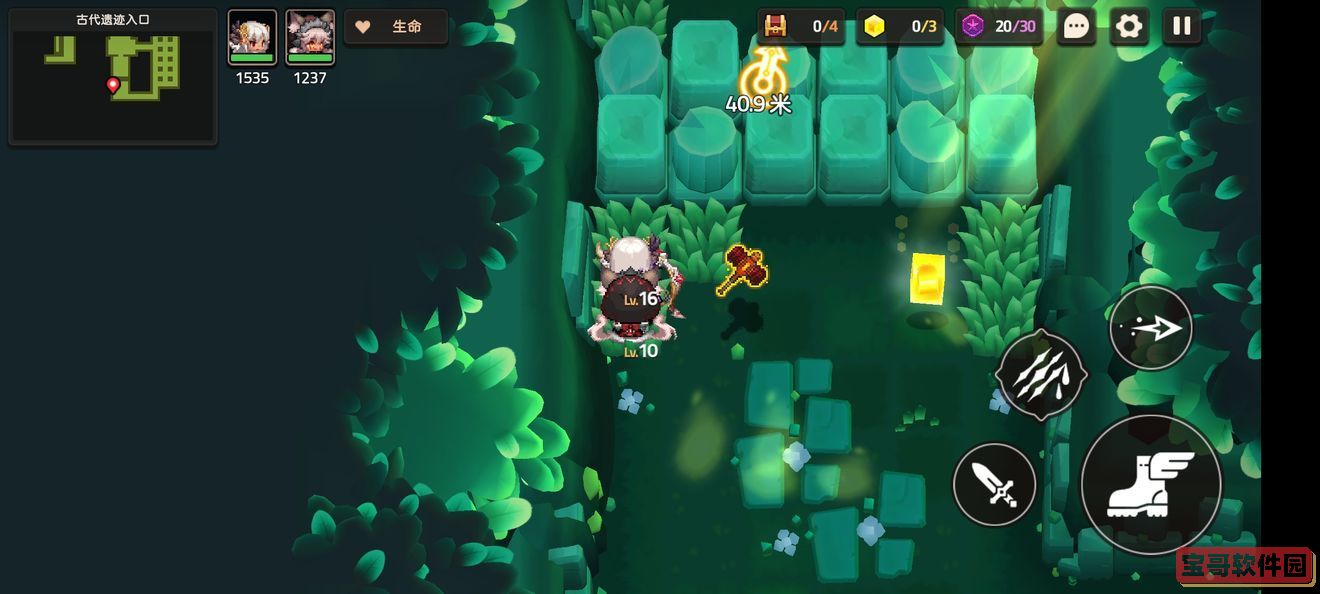This screenshot has width=1320, height=594.
Task: Select the first hero portrait with 1535 HP
Action: coord(252,39)
